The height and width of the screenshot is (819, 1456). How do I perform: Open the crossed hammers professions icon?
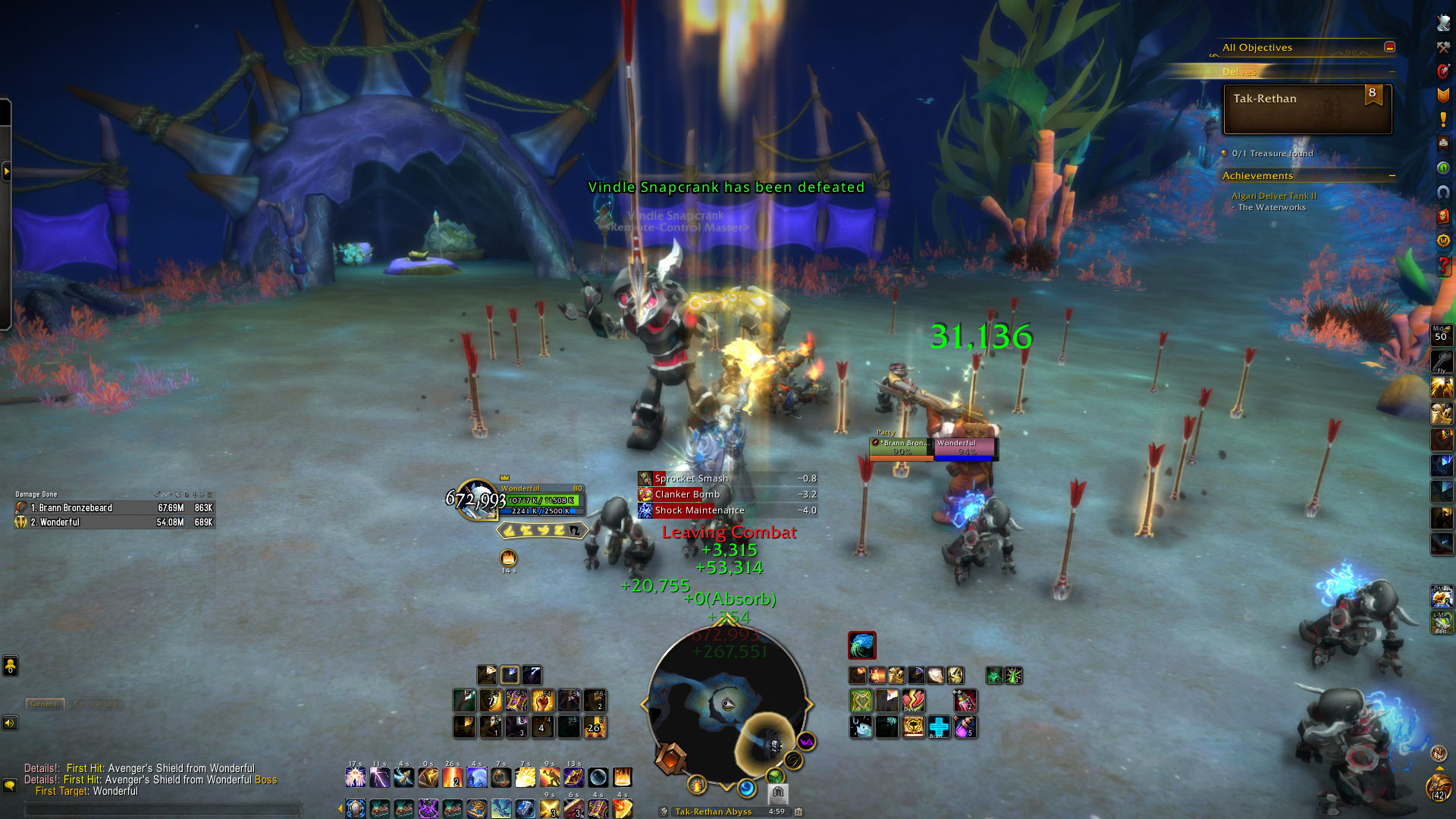[x=1443, y=47]
